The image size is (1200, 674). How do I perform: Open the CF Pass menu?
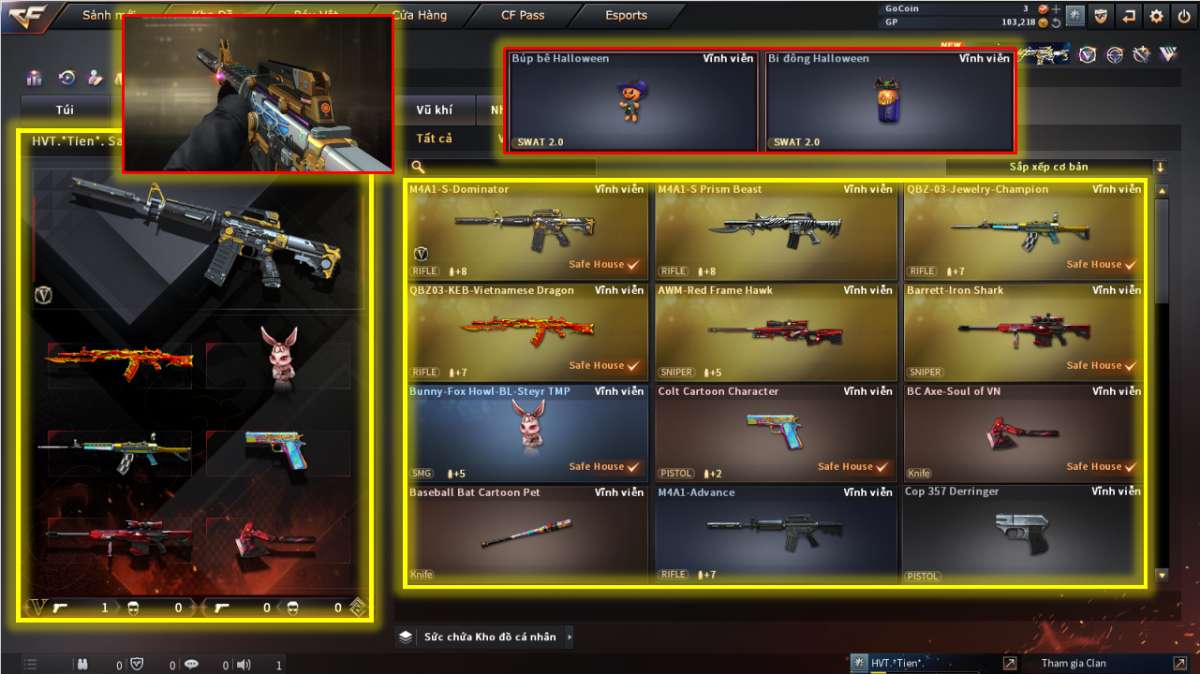click(x=523, y=16)
